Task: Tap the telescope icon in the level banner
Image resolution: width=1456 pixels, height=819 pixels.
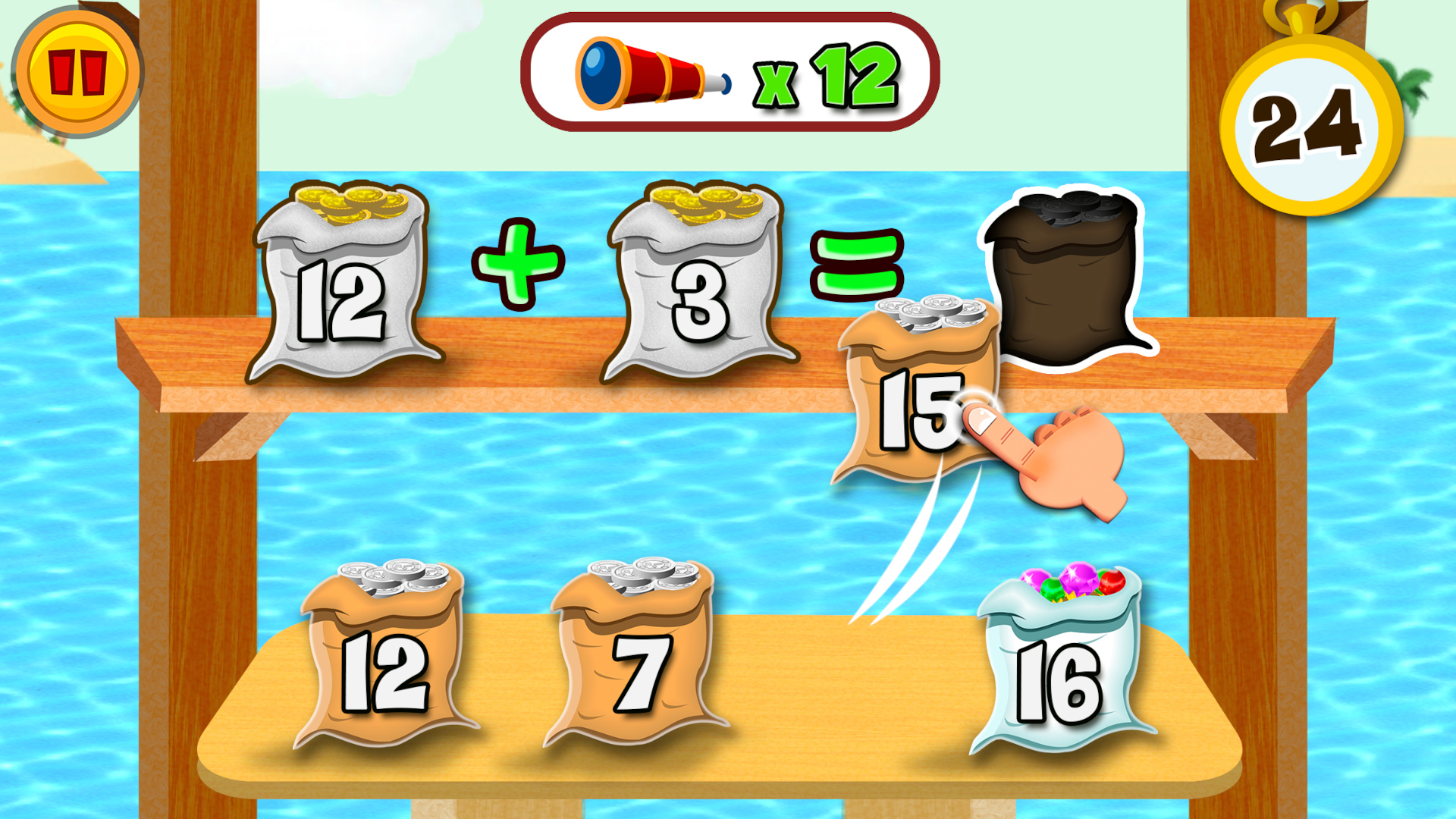Action: click(x=652, y=72)
